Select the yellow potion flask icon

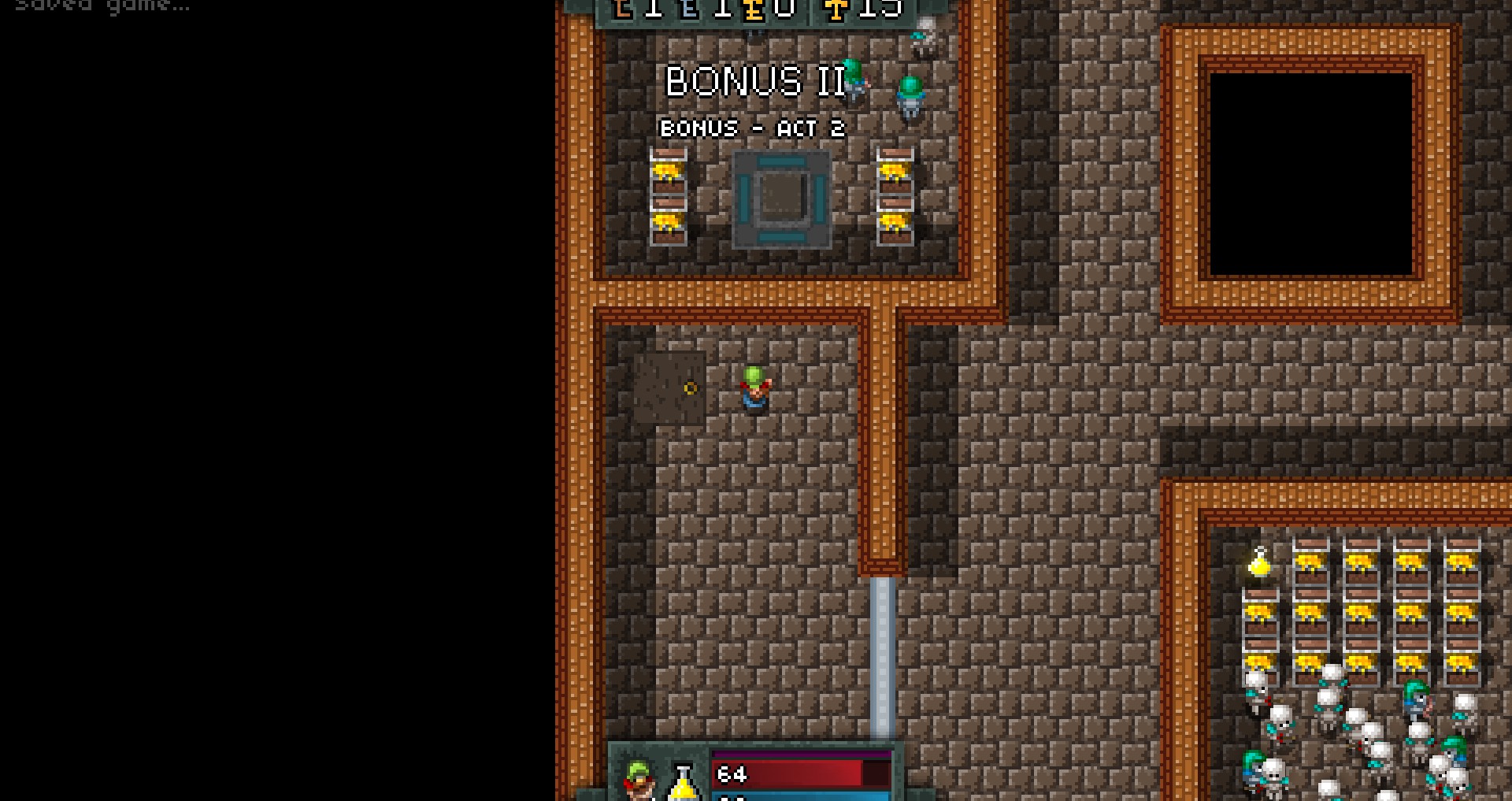click(x=683, y=783)
